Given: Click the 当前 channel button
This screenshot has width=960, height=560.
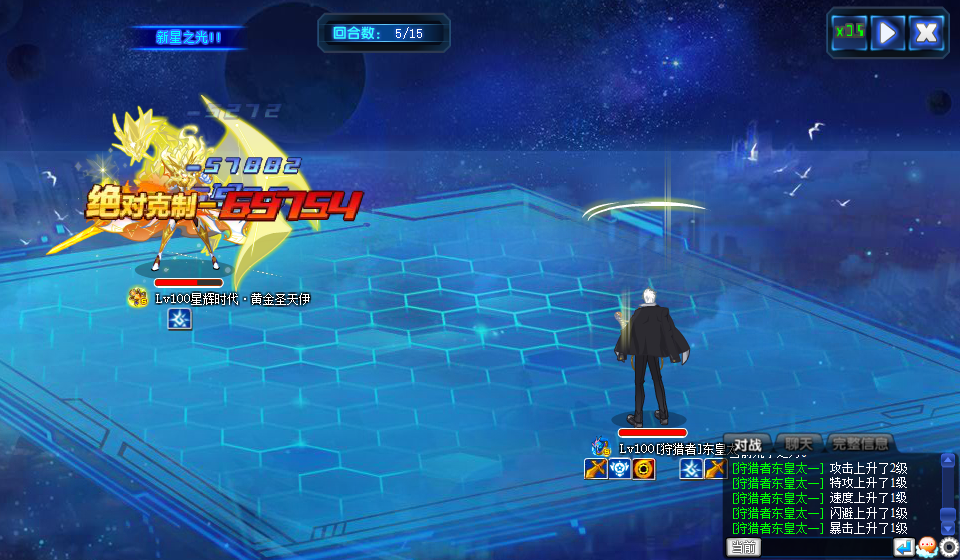Looking at the screenshot, I should (743, 547).
